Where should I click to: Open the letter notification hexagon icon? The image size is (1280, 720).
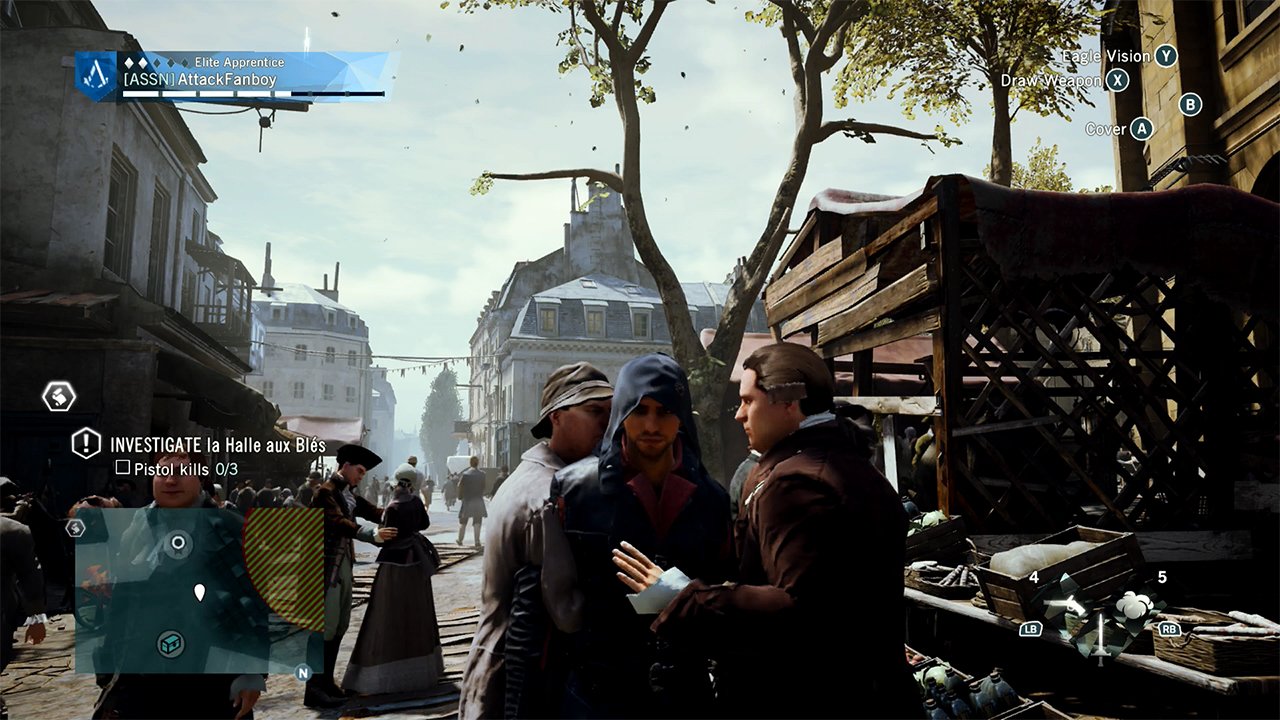57,396
